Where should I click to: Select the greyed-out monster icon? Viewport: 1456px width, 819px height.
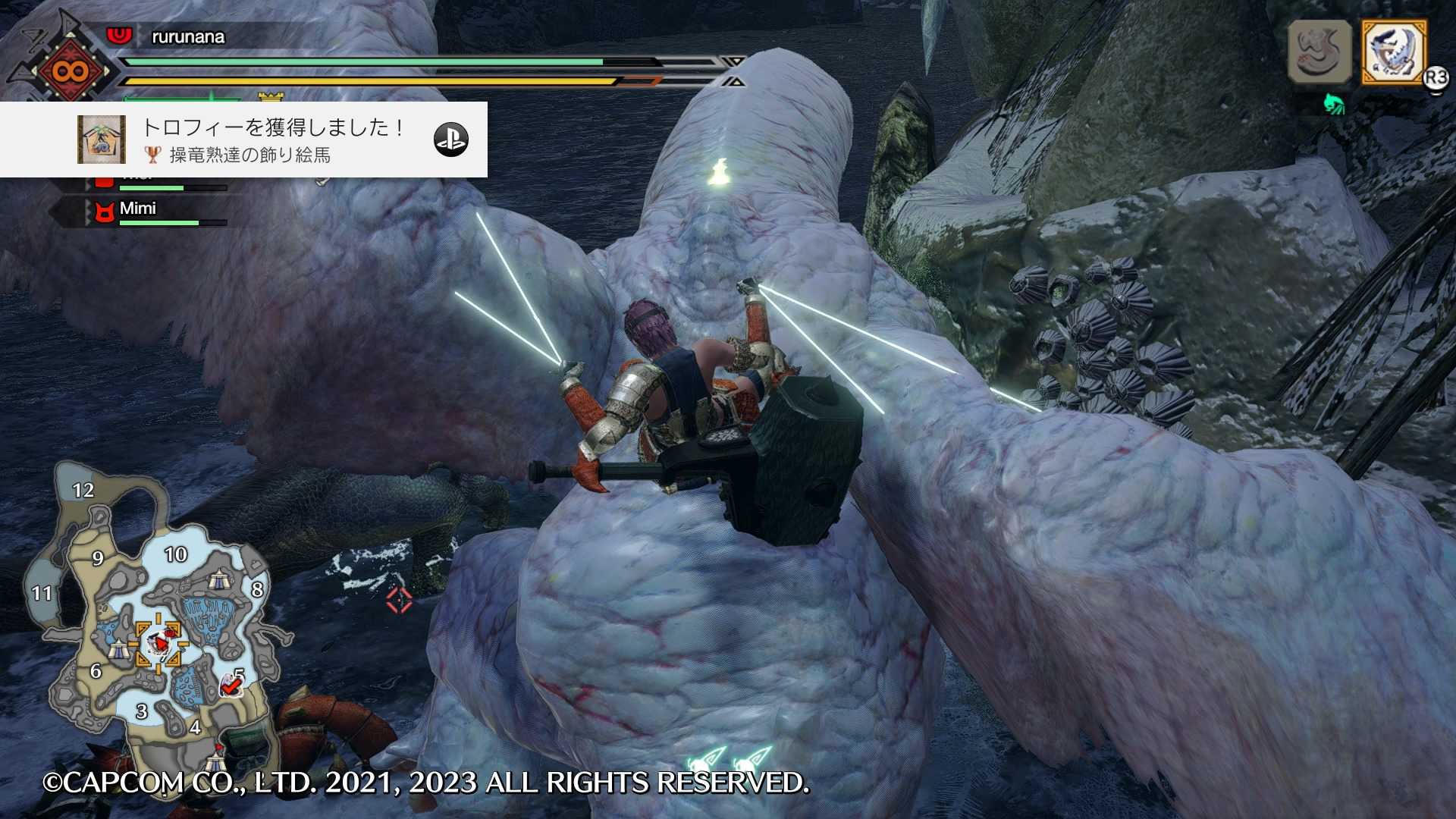click(1319, 52)
